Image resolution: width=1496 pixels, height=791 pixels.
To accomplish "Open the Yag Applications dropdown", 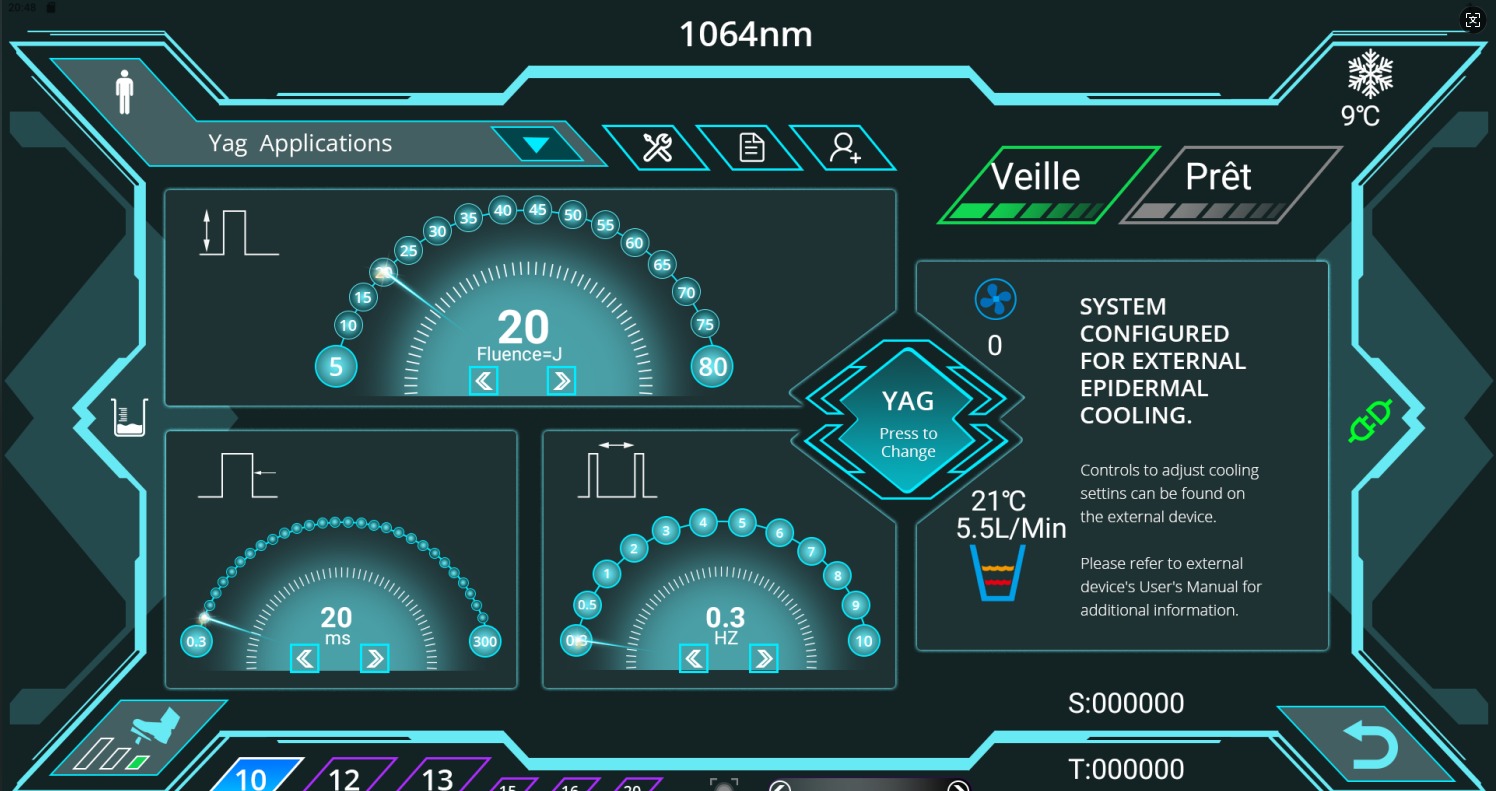I will 537,144.
